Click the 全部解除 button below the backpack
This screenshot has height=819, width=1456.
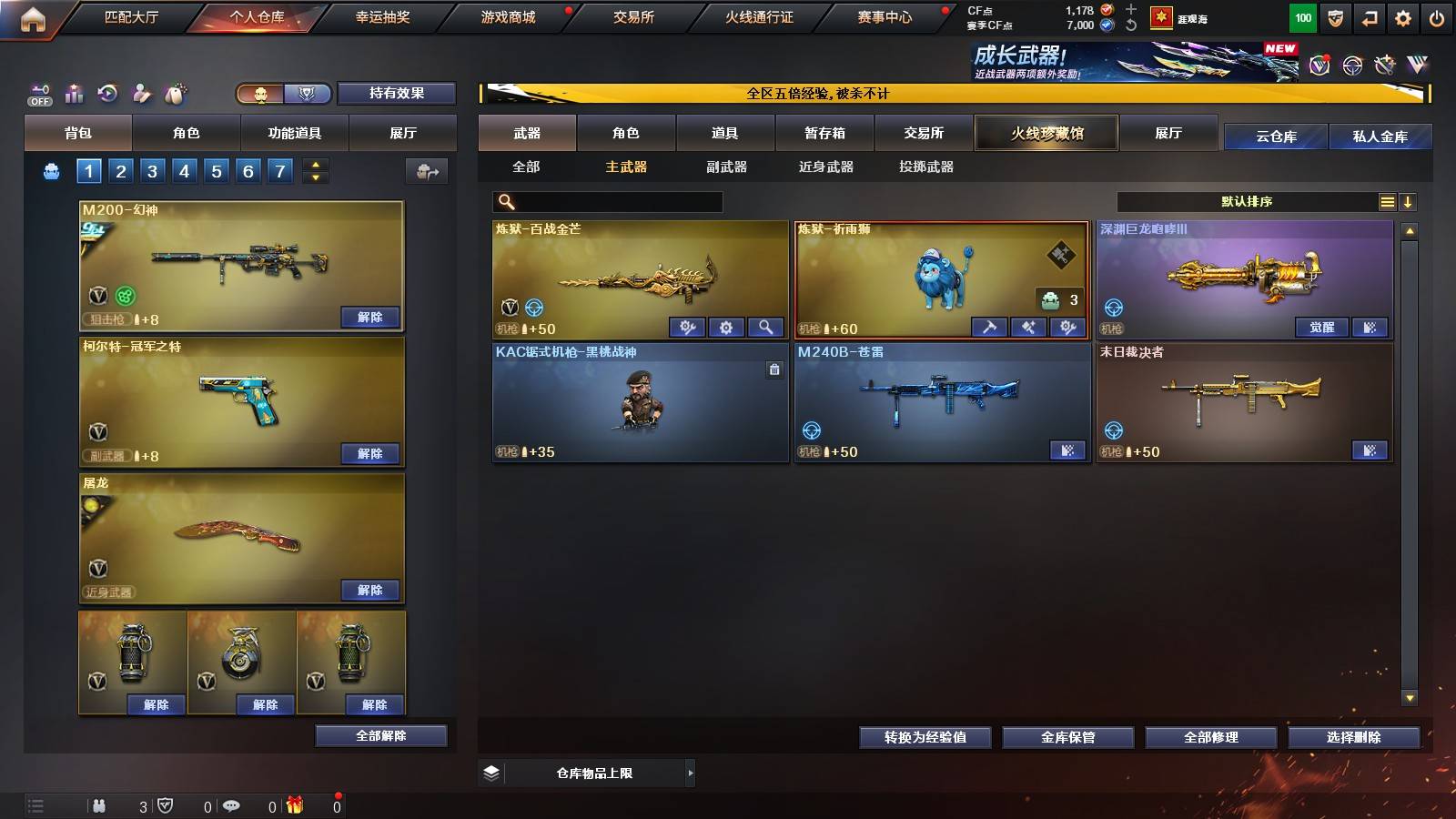point(381,735)
